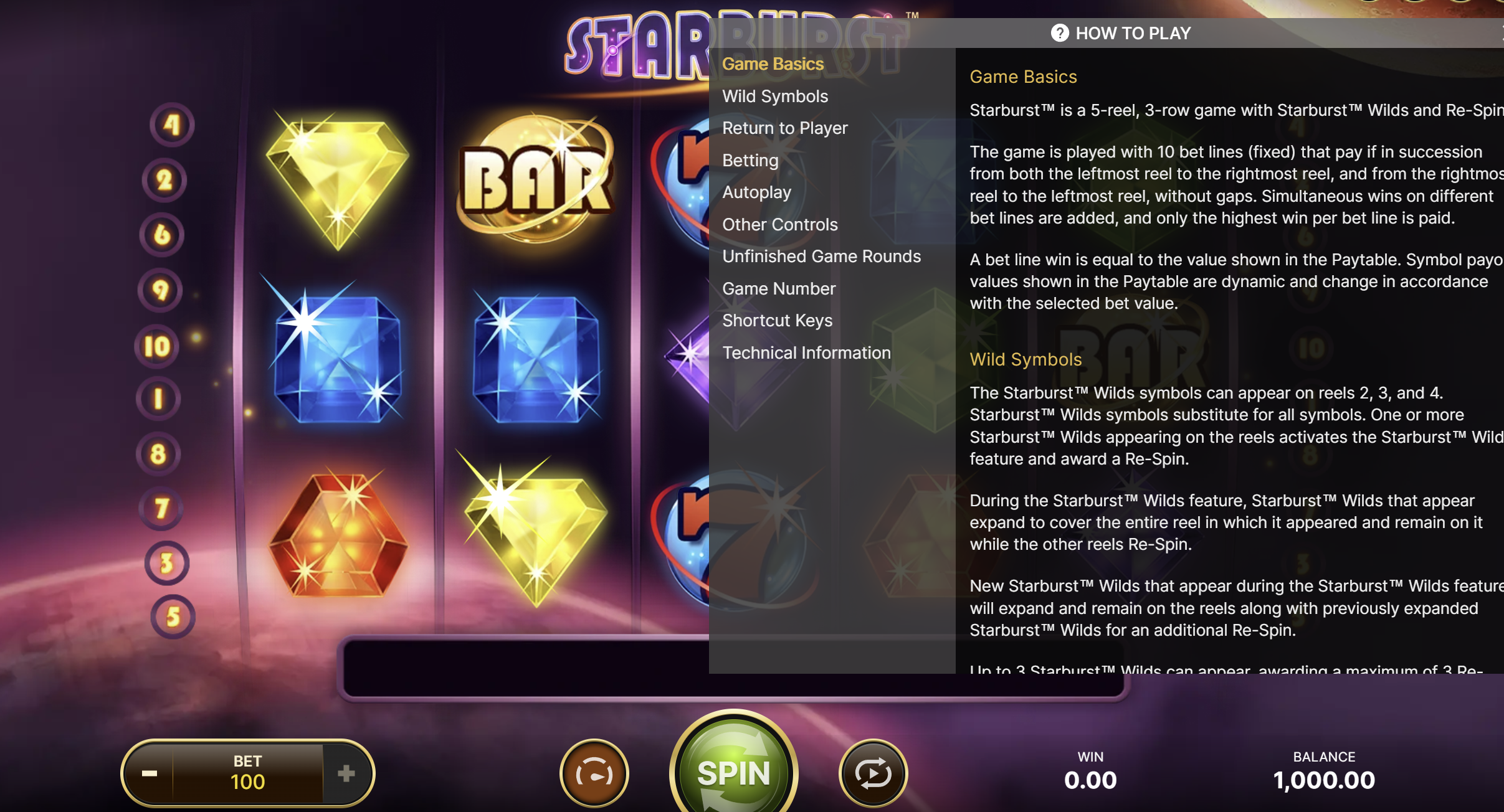Open the Wild Symbols help section
The height and width of the screenshot is (812, 1504).
(775, 97)
